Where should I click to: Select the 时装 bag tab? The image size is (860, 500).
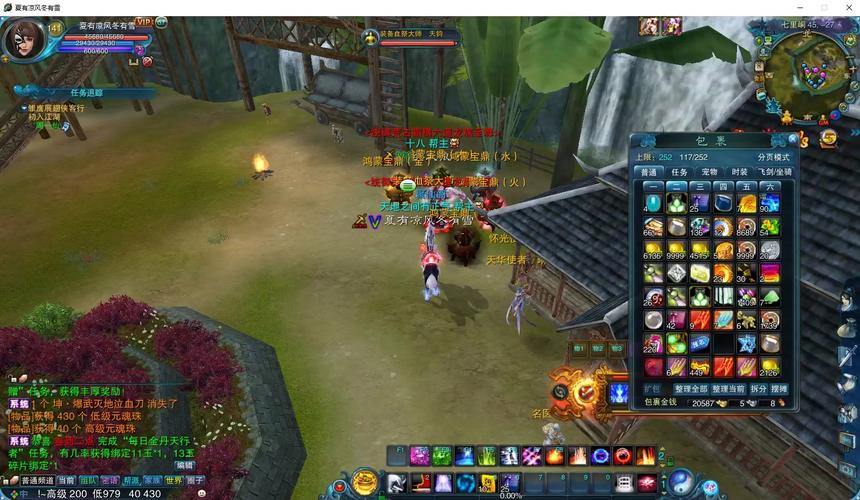click(739, 172)
